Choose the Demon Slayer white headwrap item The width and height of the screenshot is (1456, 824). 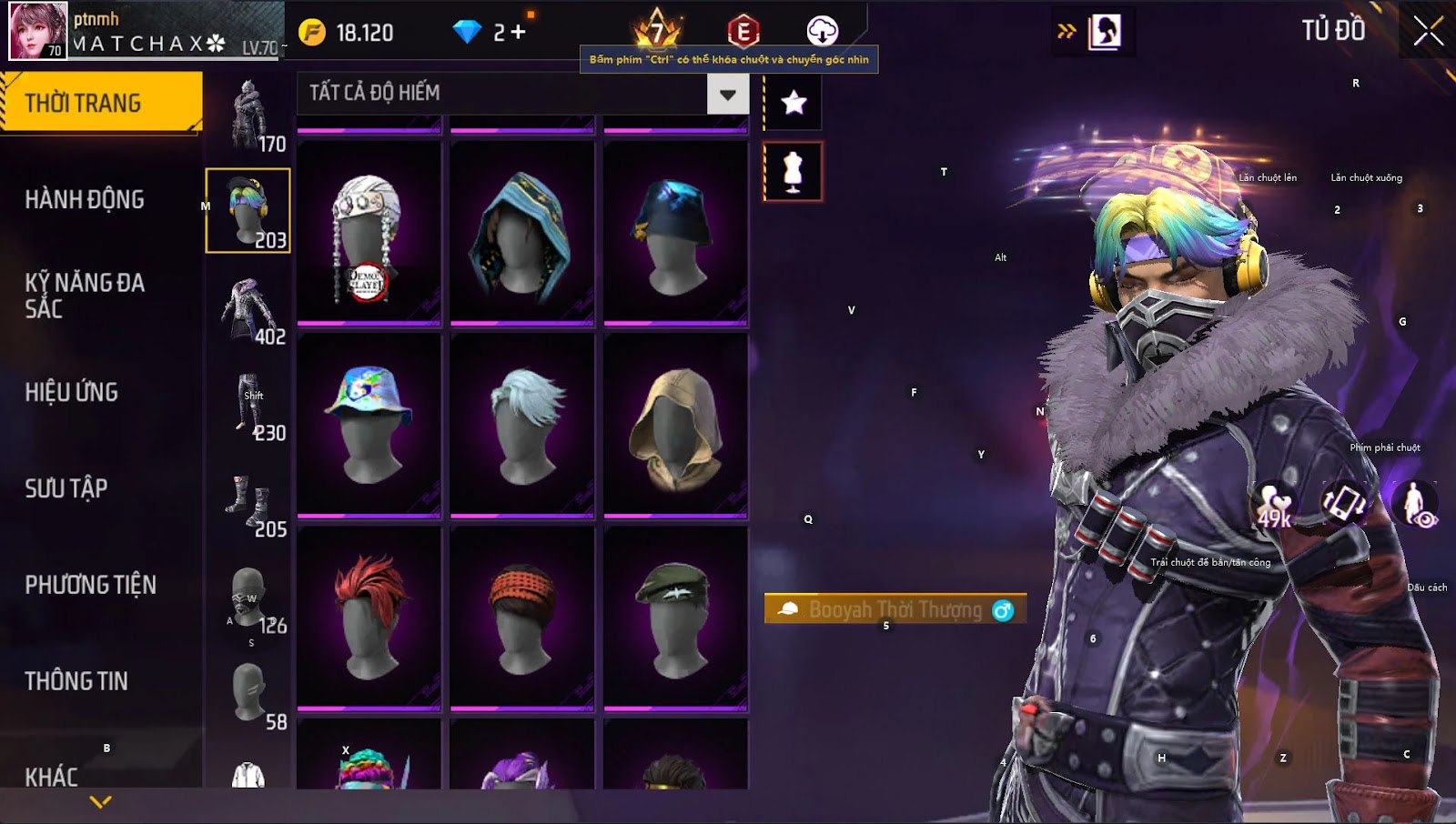click(369, 234)
